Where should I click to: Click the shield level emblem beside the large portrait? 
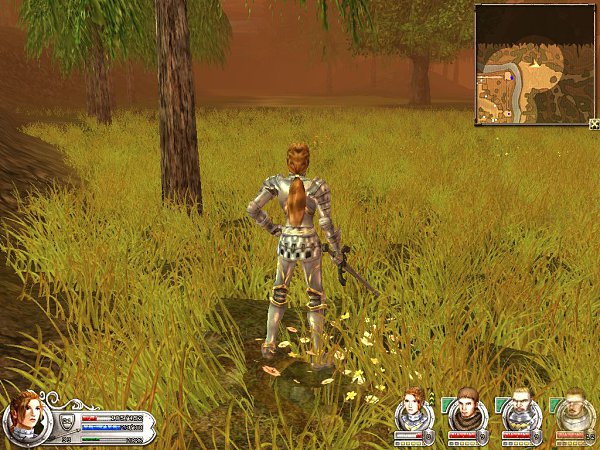point(67,421)
